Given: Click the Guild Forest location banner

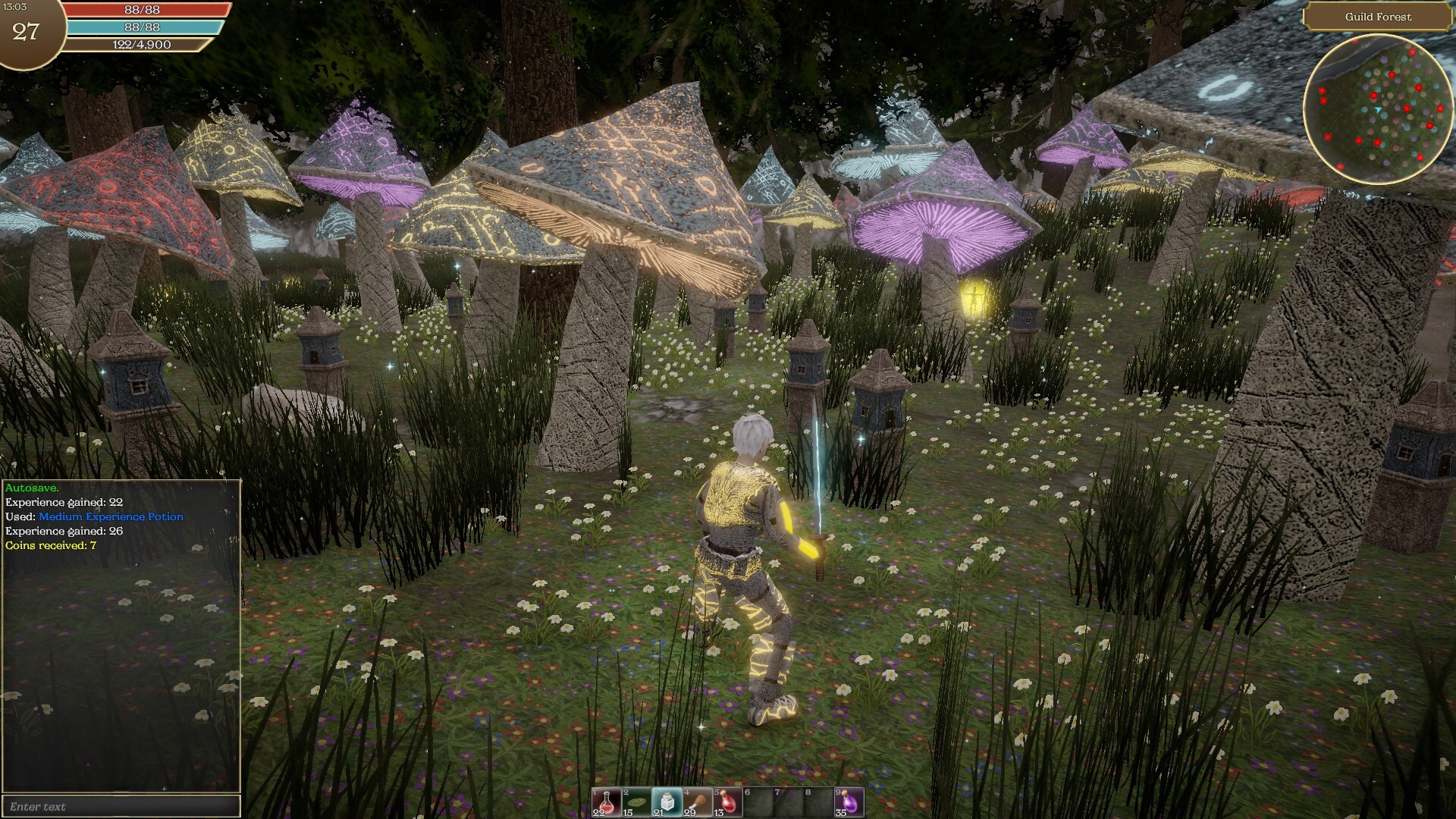Looking at the screenshot, I should (1378, 17).
